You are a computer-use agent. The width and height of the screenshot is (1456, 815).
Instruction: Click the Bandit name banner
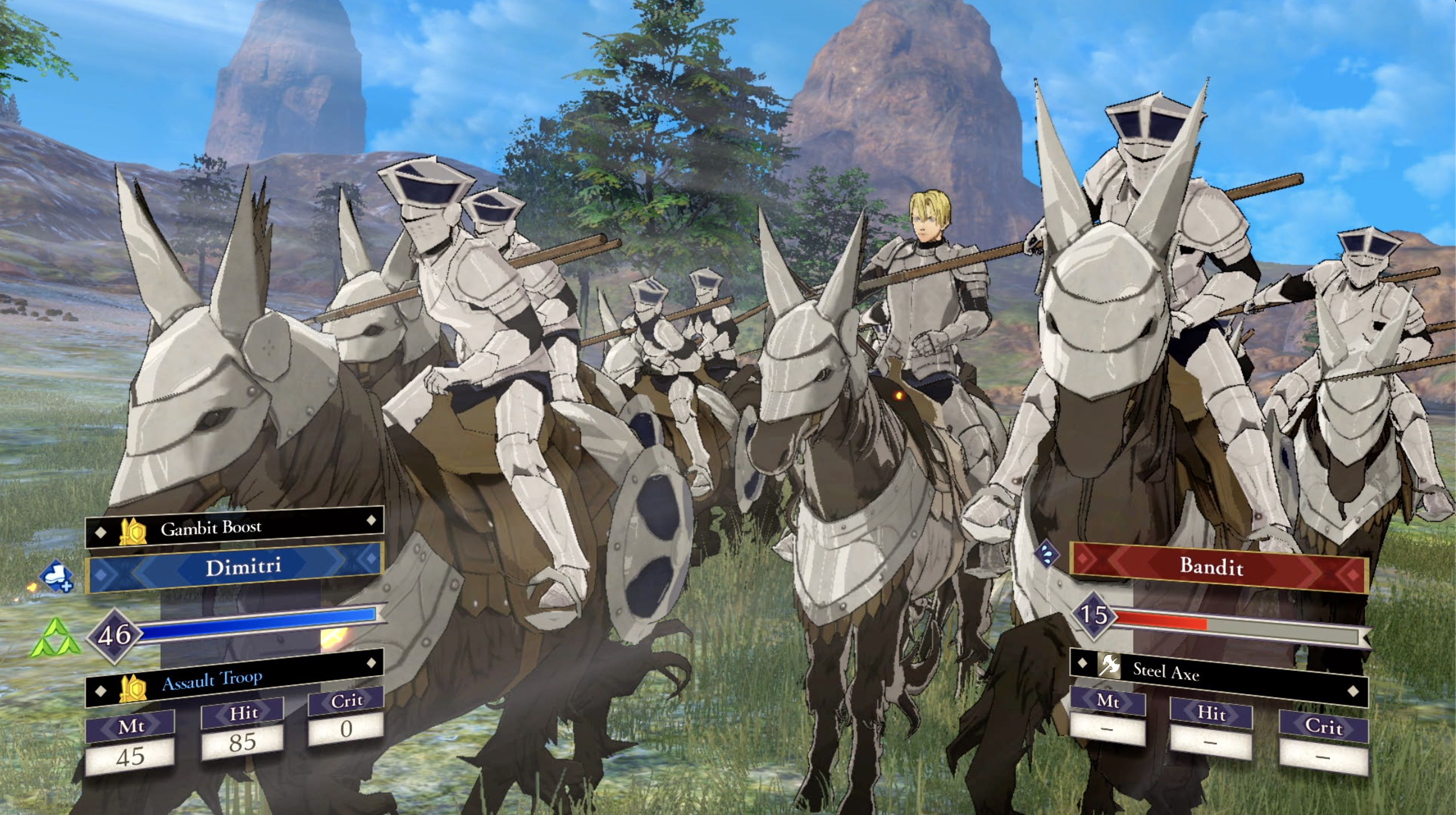[x=1219, y=567]
